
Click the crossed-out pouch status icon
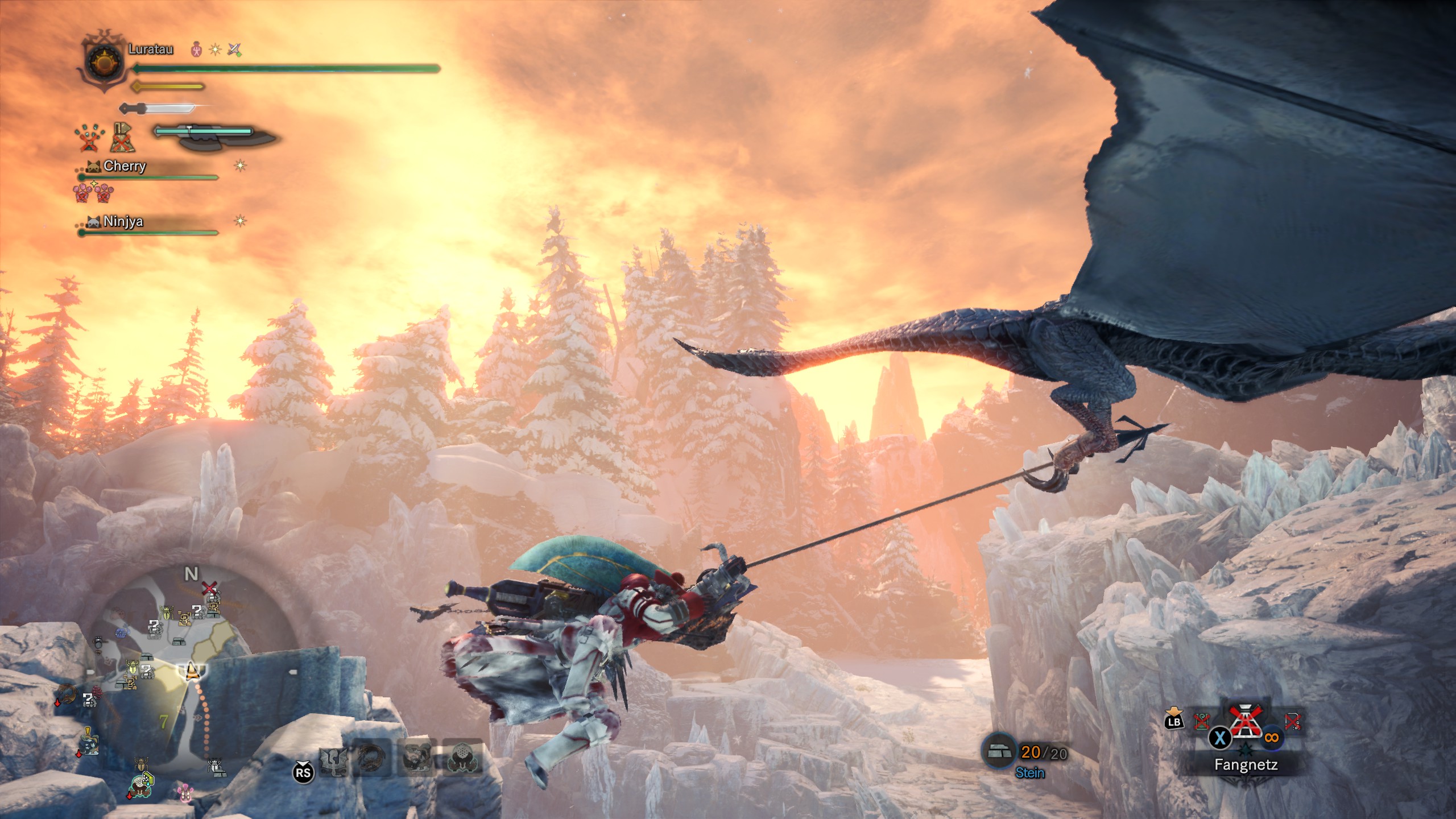tap(122, 138)
